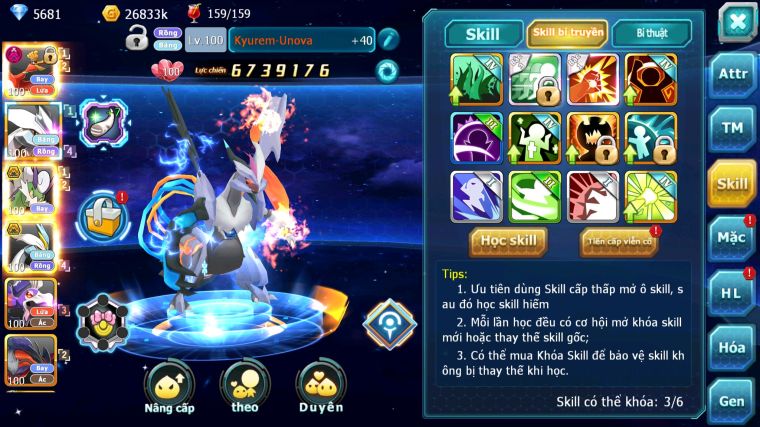Close the skill panel with the X button

736,22
